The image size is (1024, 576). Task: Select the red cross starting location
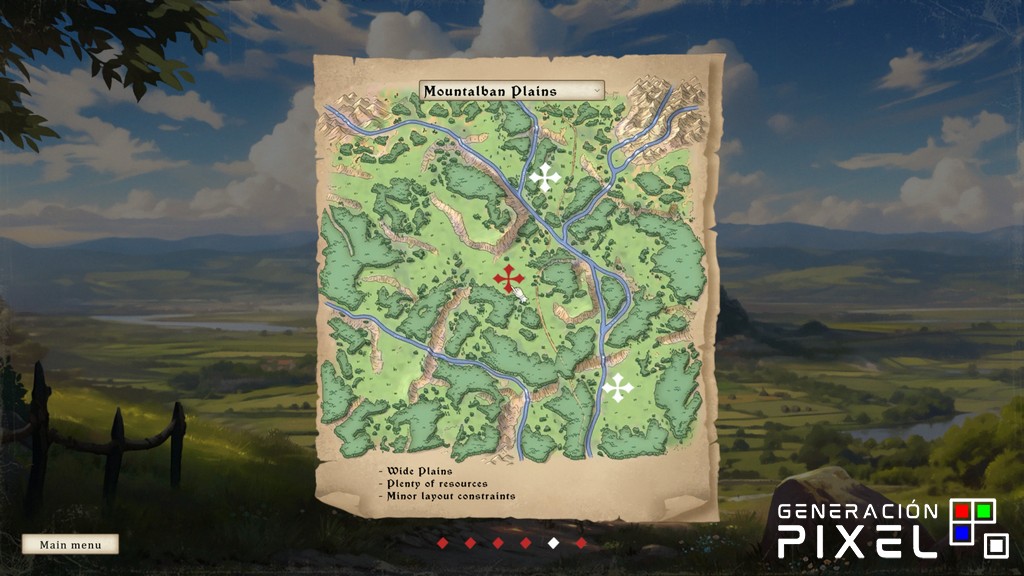point(508,277)
